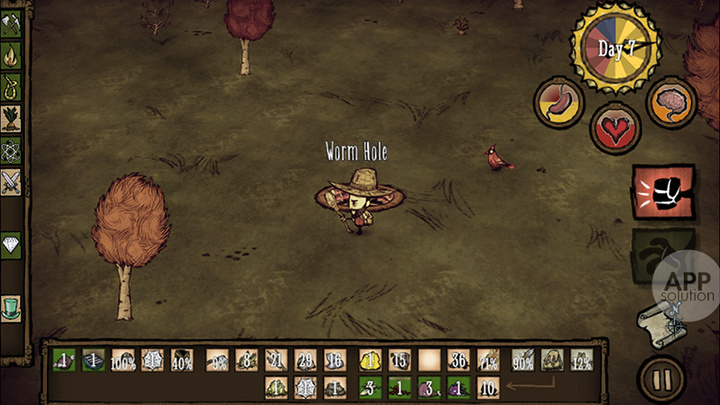Tap the grab action button

click(660, 254)
